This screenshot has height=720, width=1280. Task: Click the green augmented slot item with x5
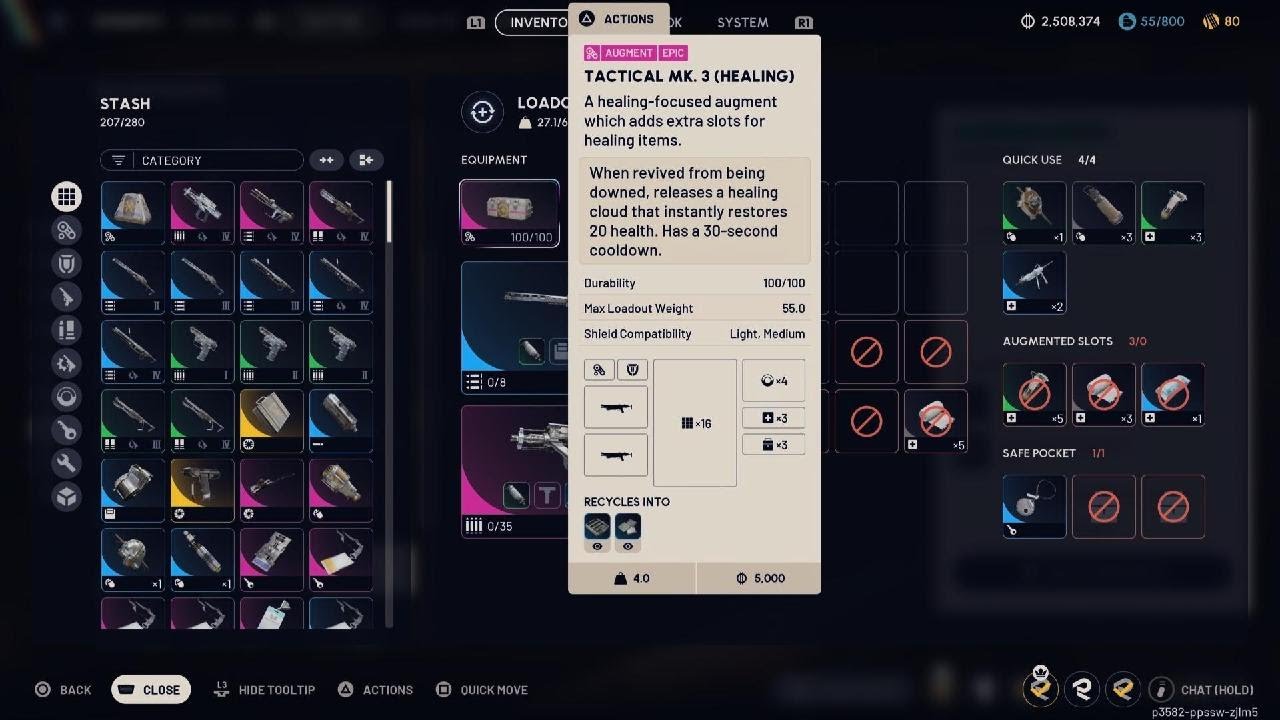coord(1034,394)
